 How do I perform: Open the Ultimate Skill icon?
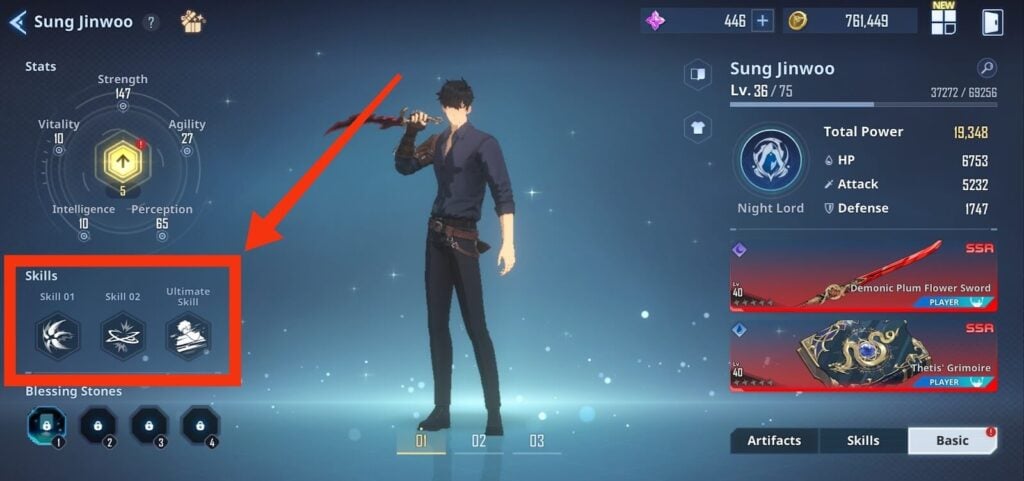coord(188,336)
